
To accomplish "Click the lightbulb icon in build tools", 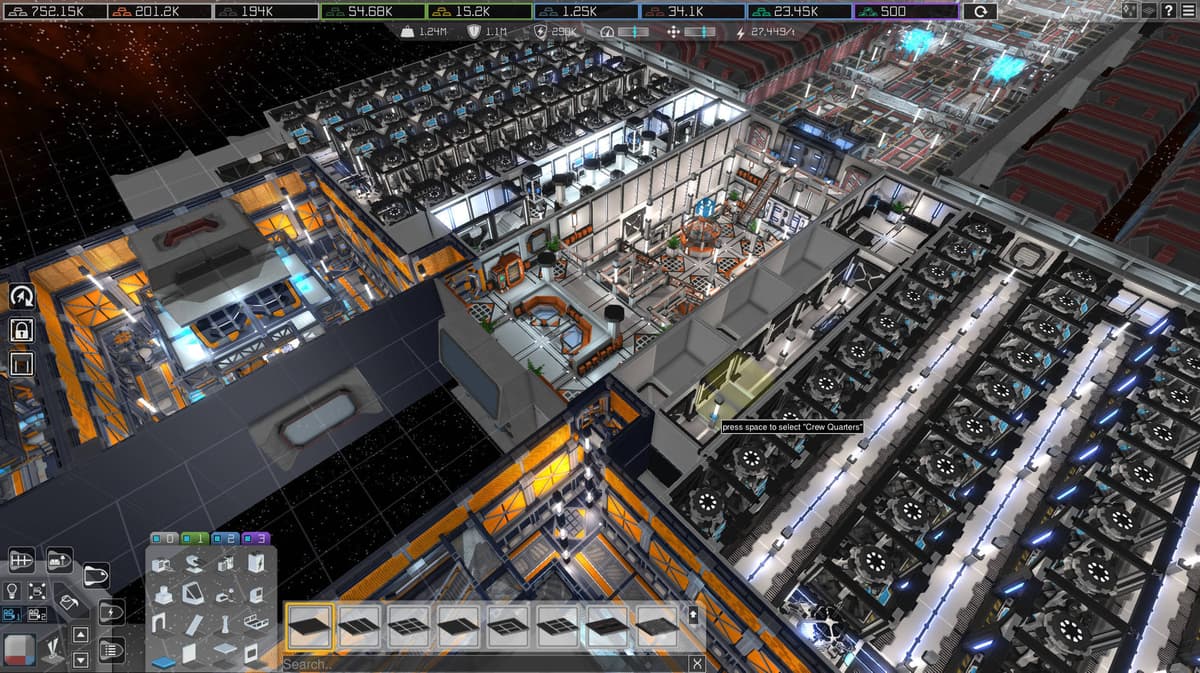I will [13, 591].
